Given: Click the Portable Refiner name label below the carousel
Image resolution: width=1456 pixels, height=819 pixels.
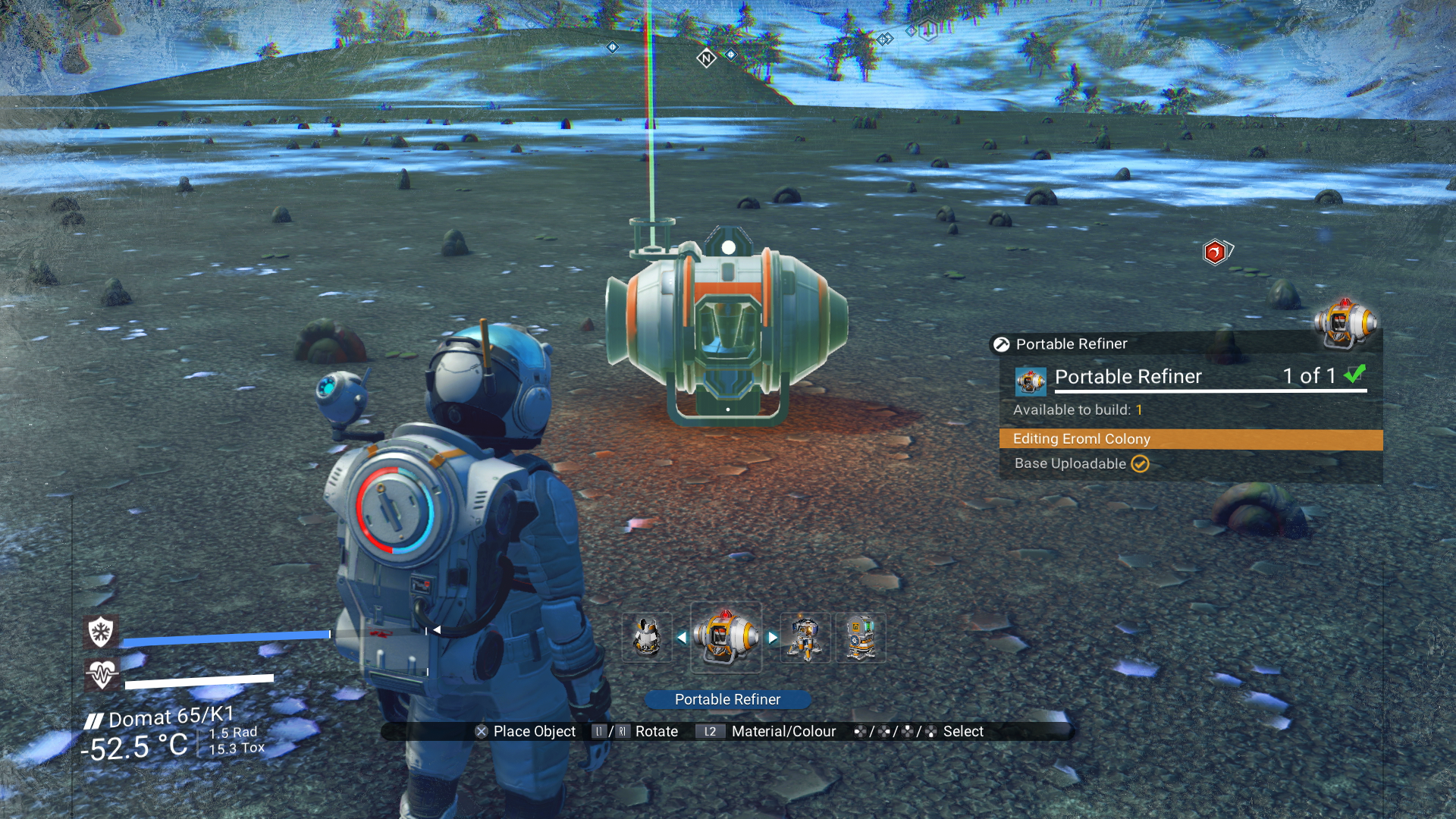Looking at the screenshot, I should click(727, 699).
